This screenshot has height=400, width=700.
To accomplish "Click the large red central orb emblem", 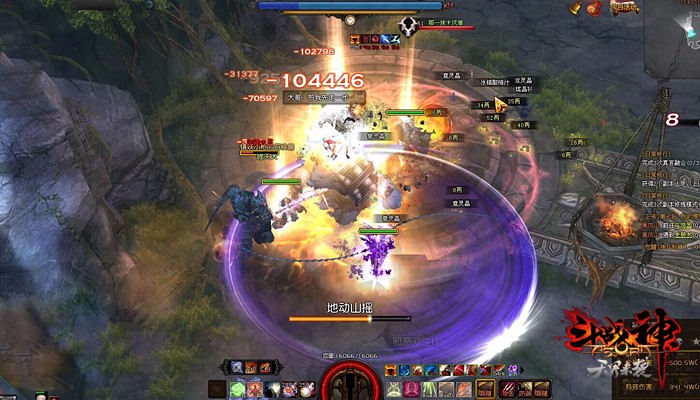I will pos(349,383).
